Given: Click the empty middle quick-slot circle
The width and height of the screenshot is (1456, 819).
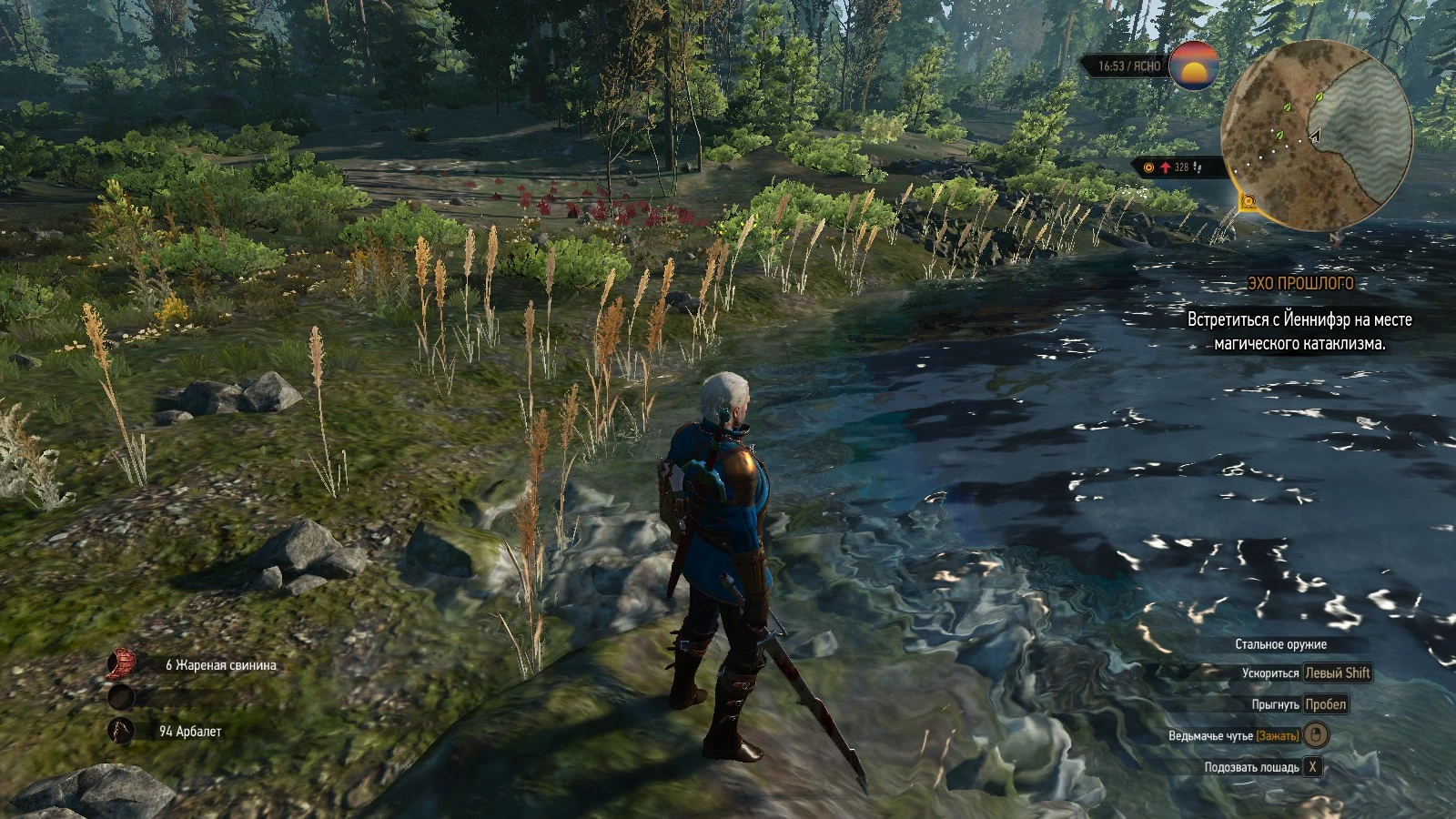Looking at the screenshot, I should 123,698.
